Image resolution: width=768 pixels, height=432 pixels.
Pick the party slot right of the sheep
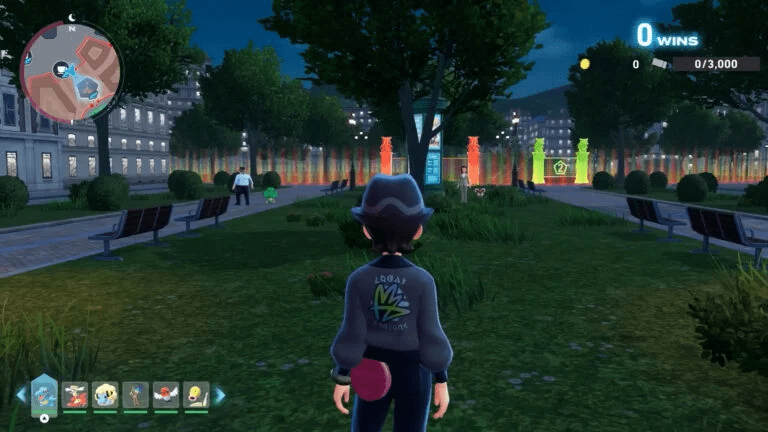point(136,395)
